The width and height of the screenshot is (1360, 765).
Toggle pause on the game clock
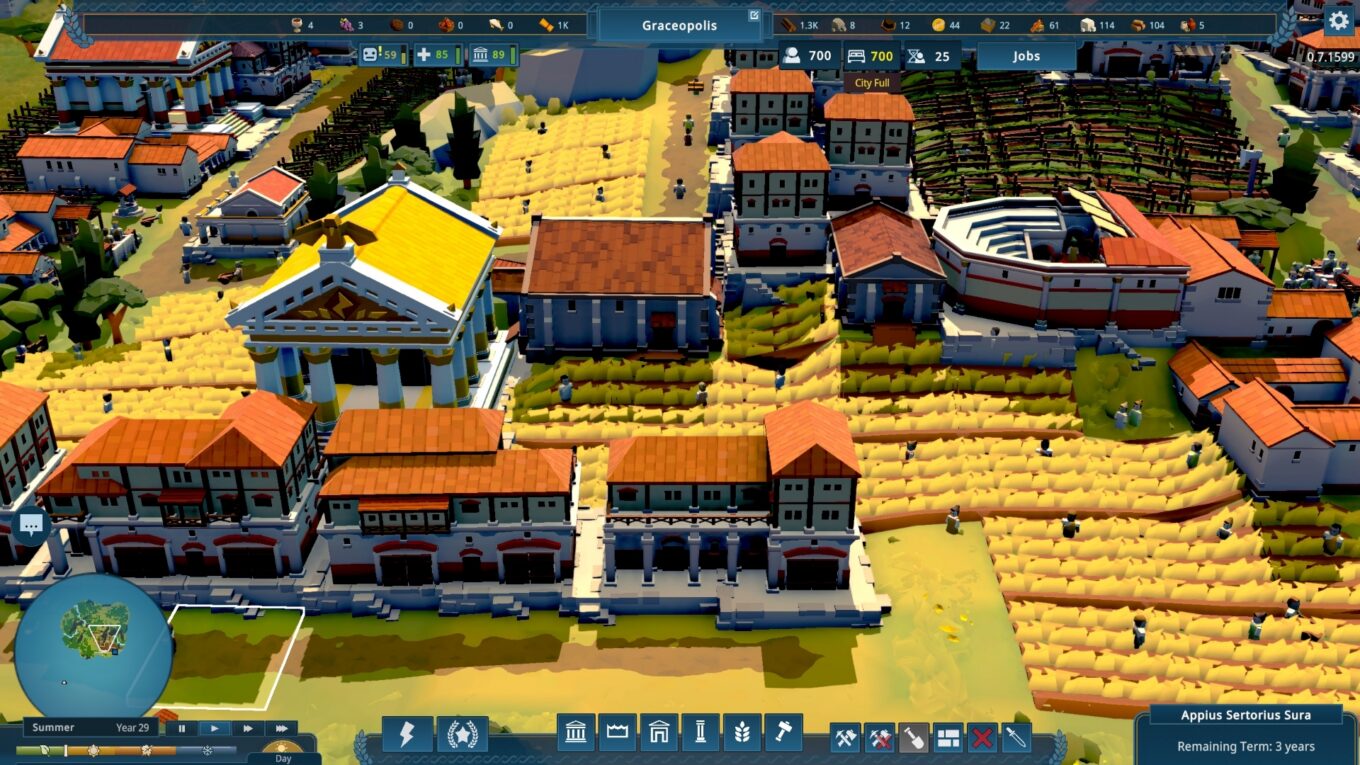[x=182, y=728]
